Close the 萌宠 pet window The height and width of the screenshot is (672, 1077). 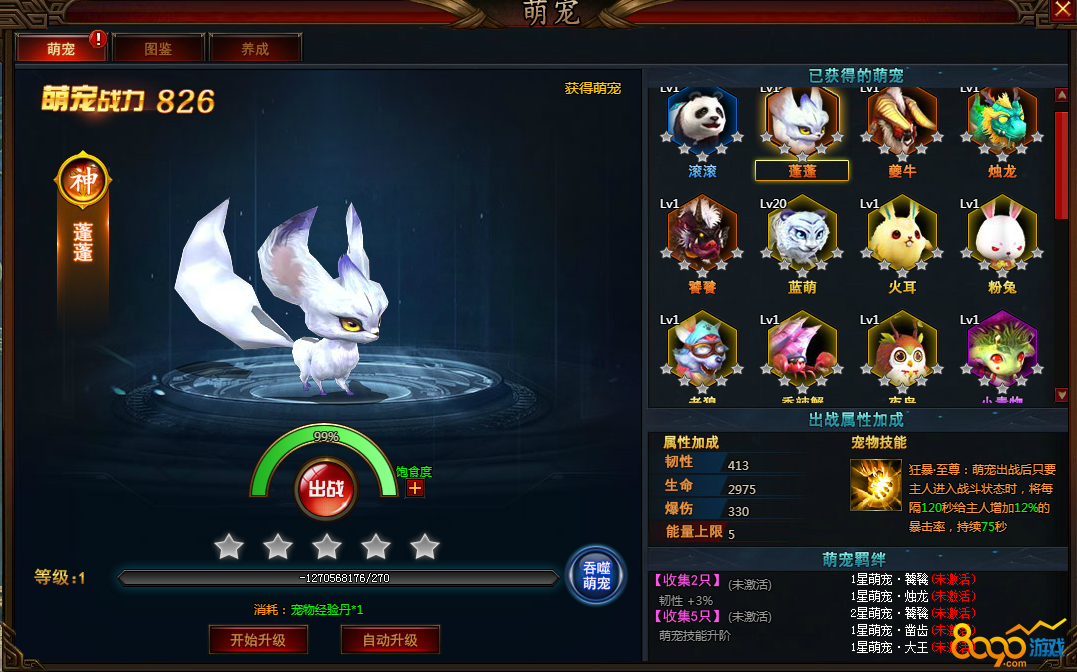[x=1062, y=10]
